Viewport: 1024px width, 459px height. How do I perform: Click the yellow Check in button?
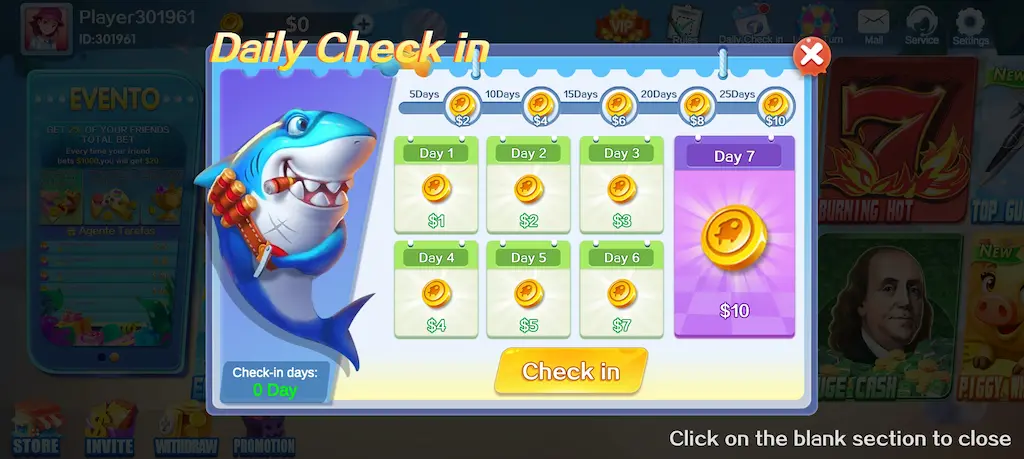(571, 372)
